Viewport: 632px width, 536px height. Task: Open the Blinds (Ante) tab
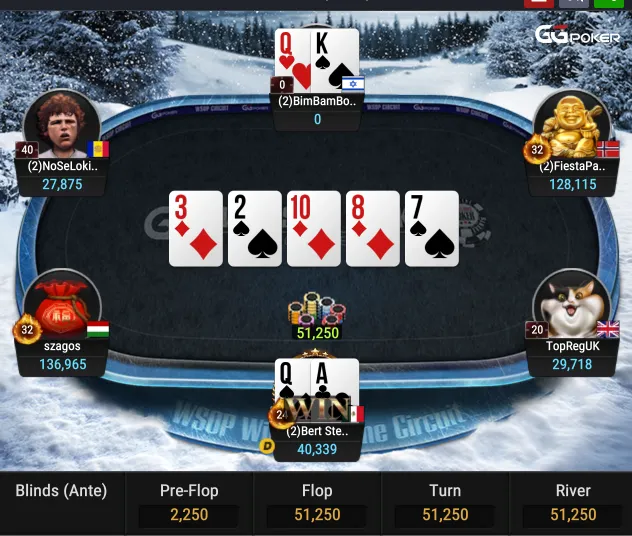coord(61,491)
